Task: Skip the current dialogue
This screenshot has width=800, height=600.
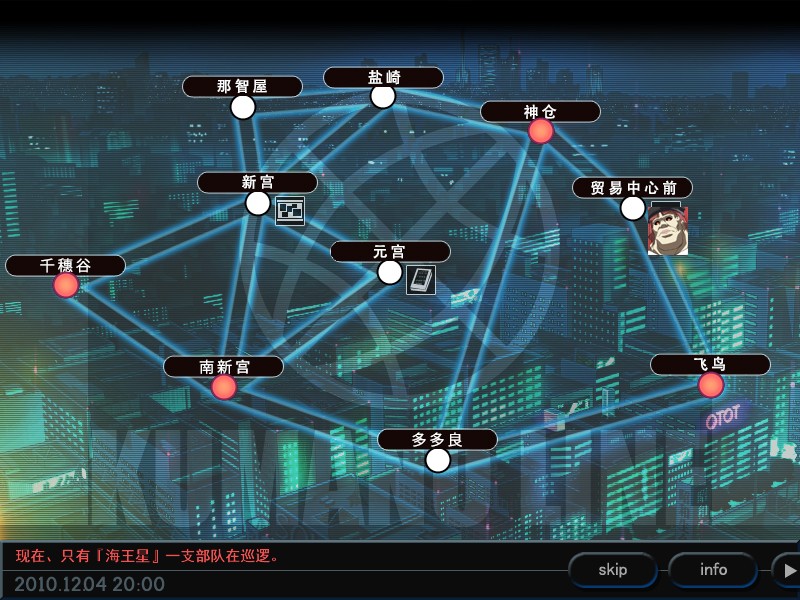Action: [x=613, y=570]
